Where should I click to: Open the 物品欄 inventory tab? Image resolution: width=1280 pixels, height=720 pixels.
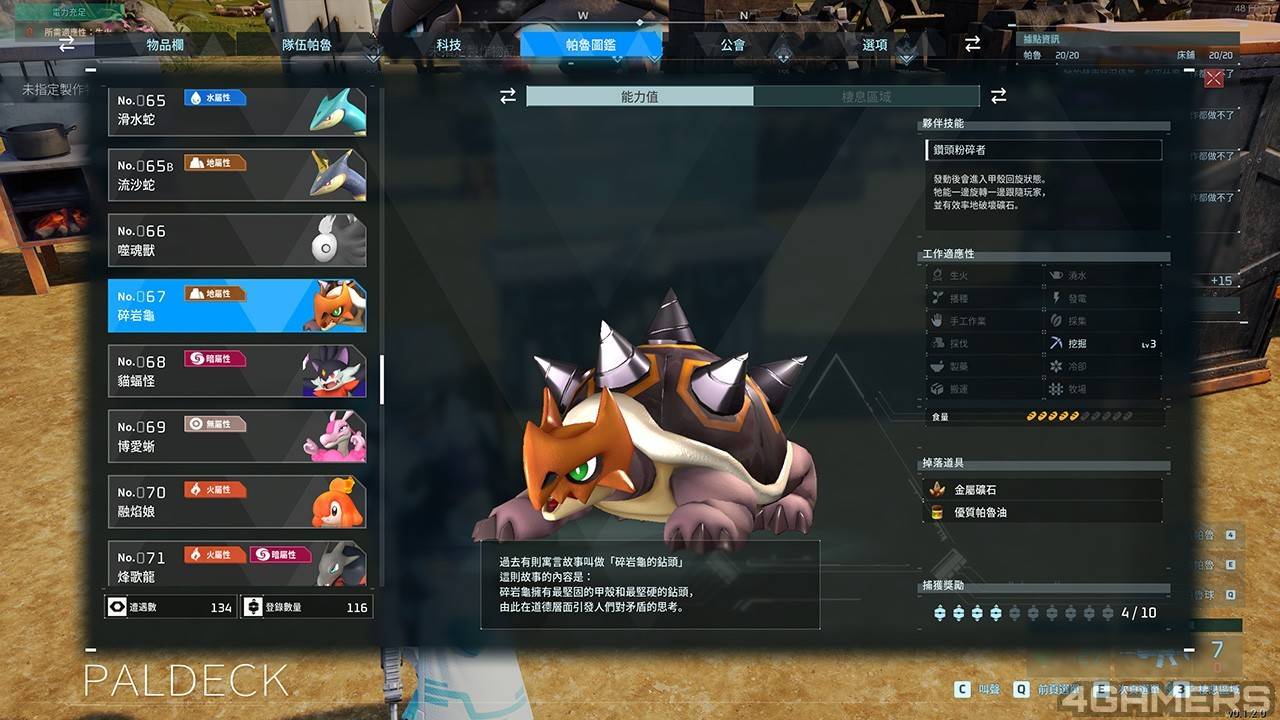pyautogui.click(x=164, y=45)
